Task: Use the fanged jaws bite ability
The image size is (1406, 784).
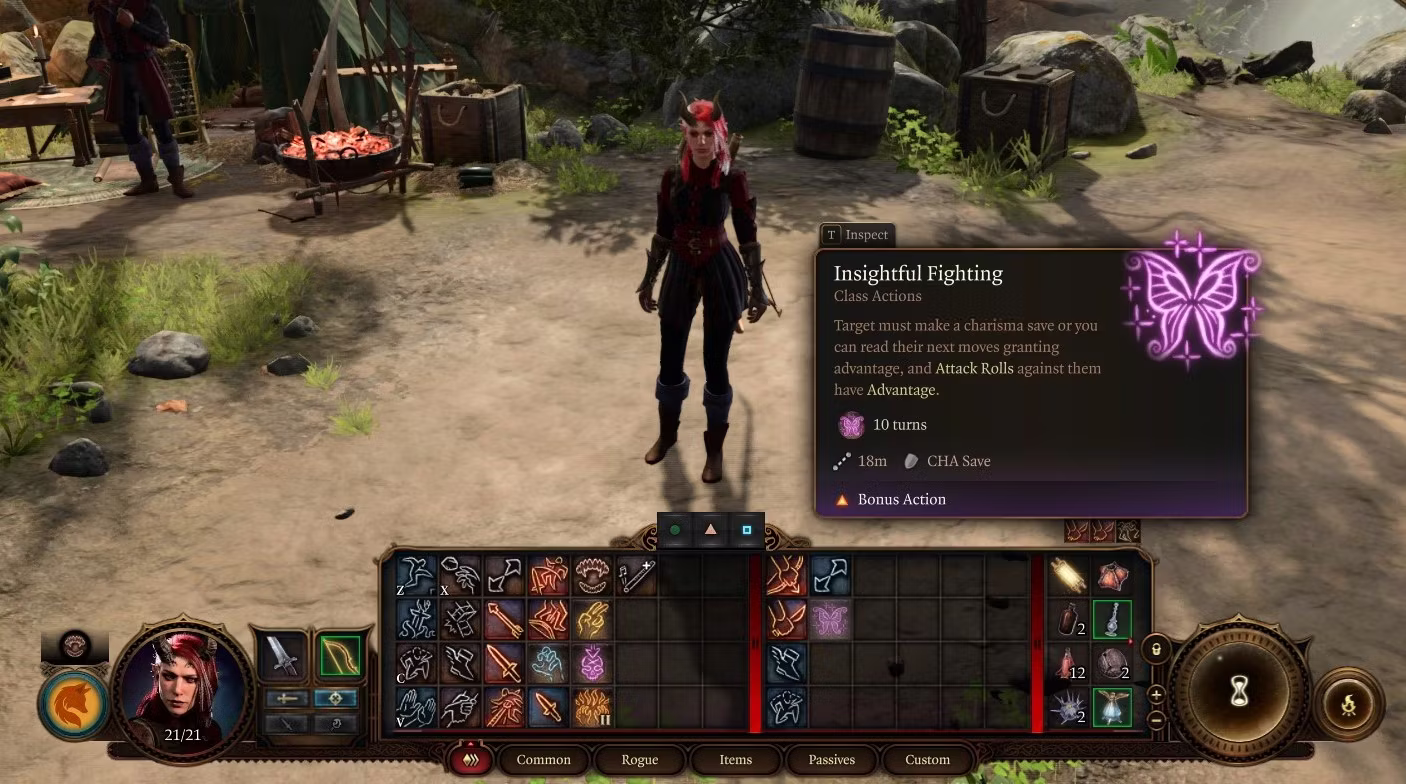Action: (x=592, y=576)
